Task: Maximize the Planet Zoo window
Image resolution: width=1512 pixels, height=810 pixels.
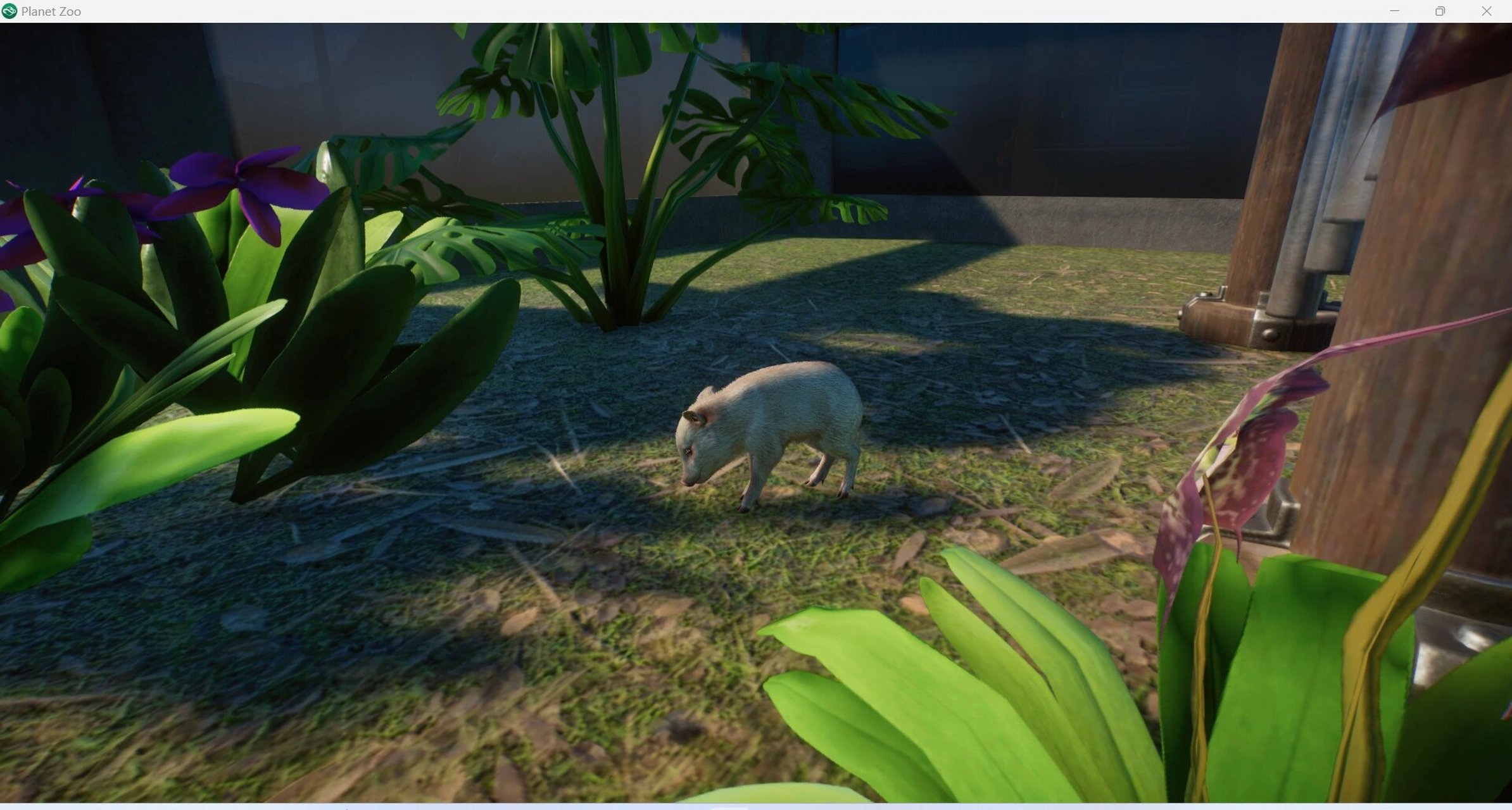Action: (1439, 11)
